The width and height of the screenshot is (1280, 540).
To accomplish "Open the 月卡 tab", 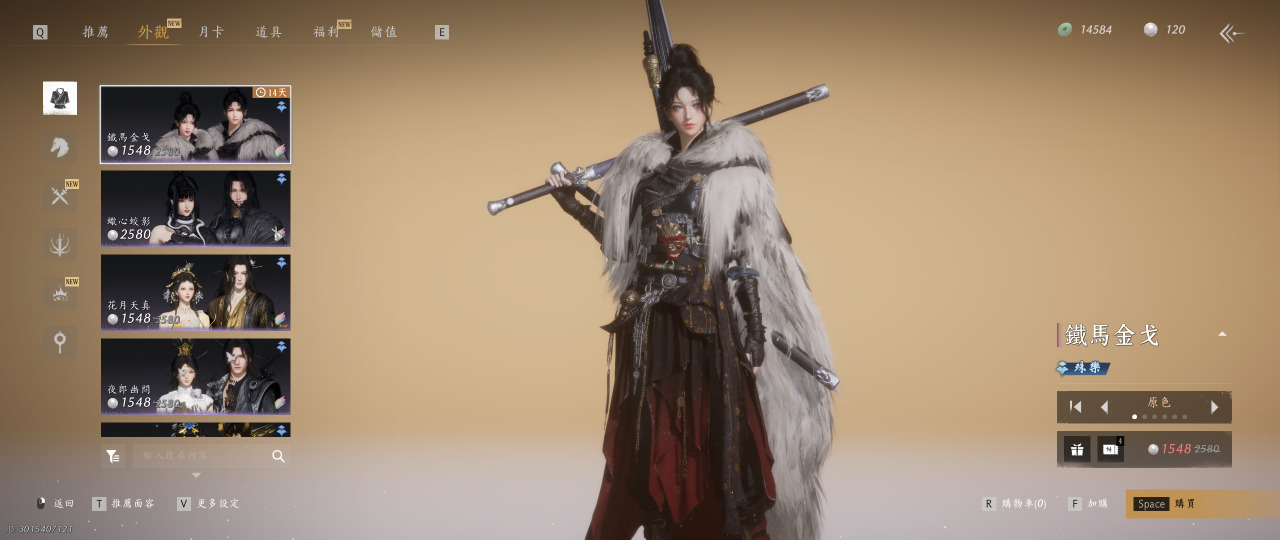I will coord(211,32).
